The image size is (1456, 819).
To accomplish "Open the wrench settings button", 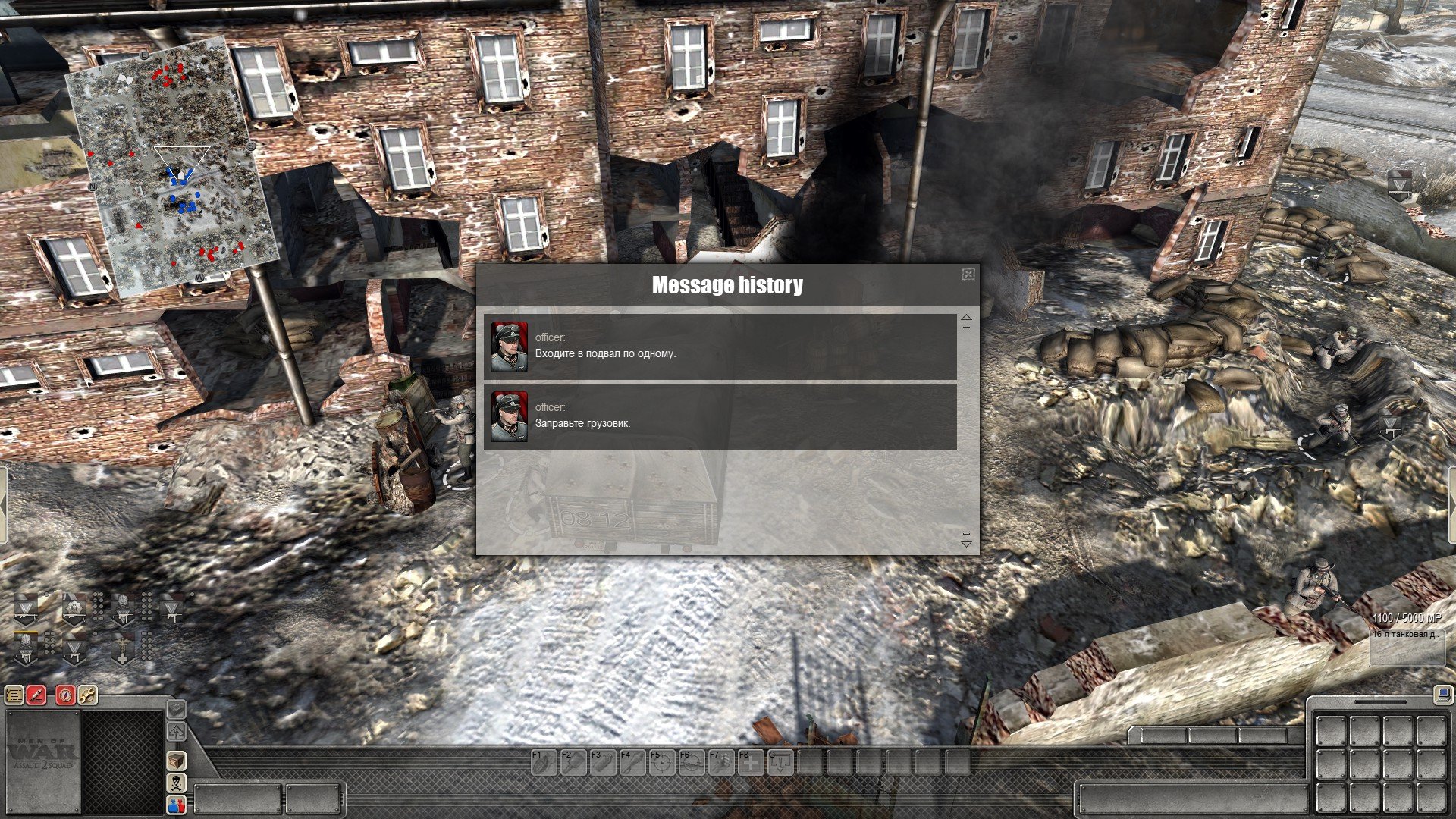I will point(87,694).
